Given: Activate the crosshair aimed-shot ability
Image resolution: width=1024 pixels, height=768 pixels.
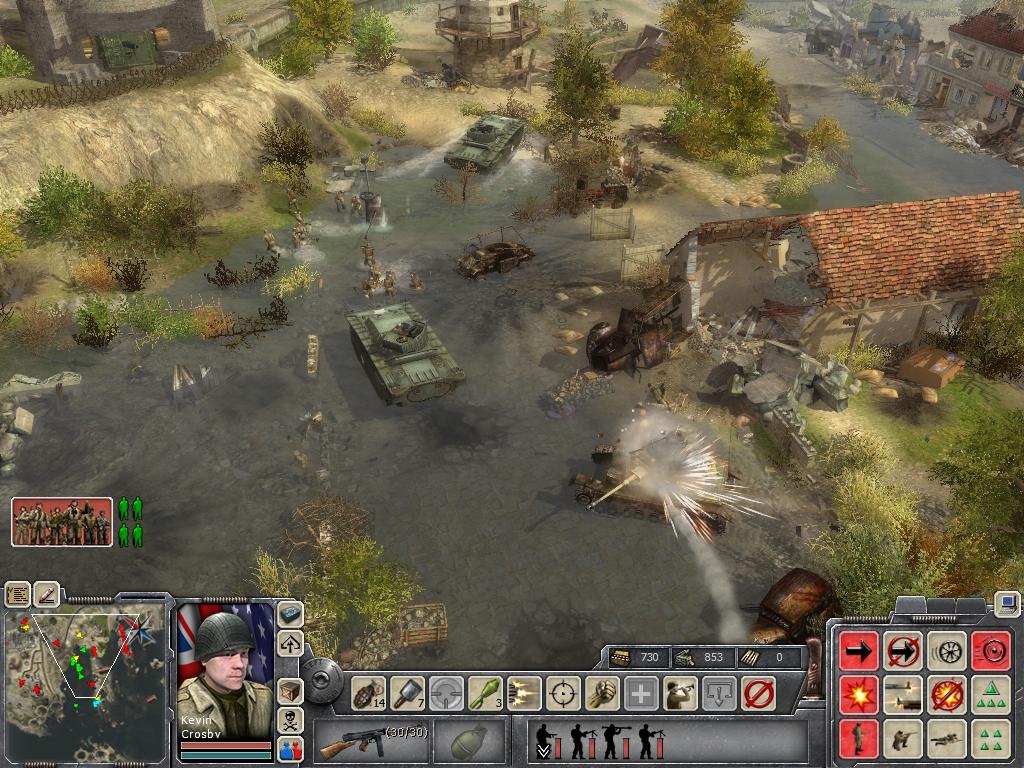Looking at the screenshot, I should (x=563, y=692).
